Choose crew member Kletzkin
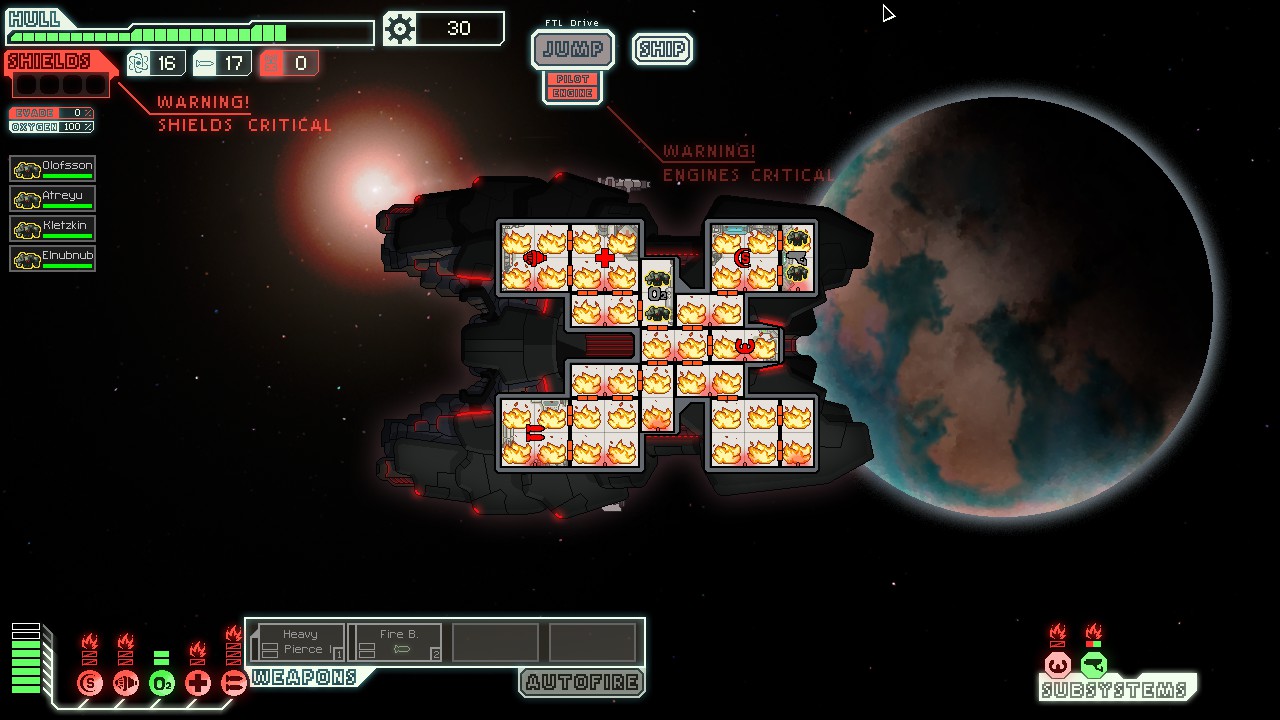Image resolution: width=1280 pixels, height=720 pixels. (53, 228)
